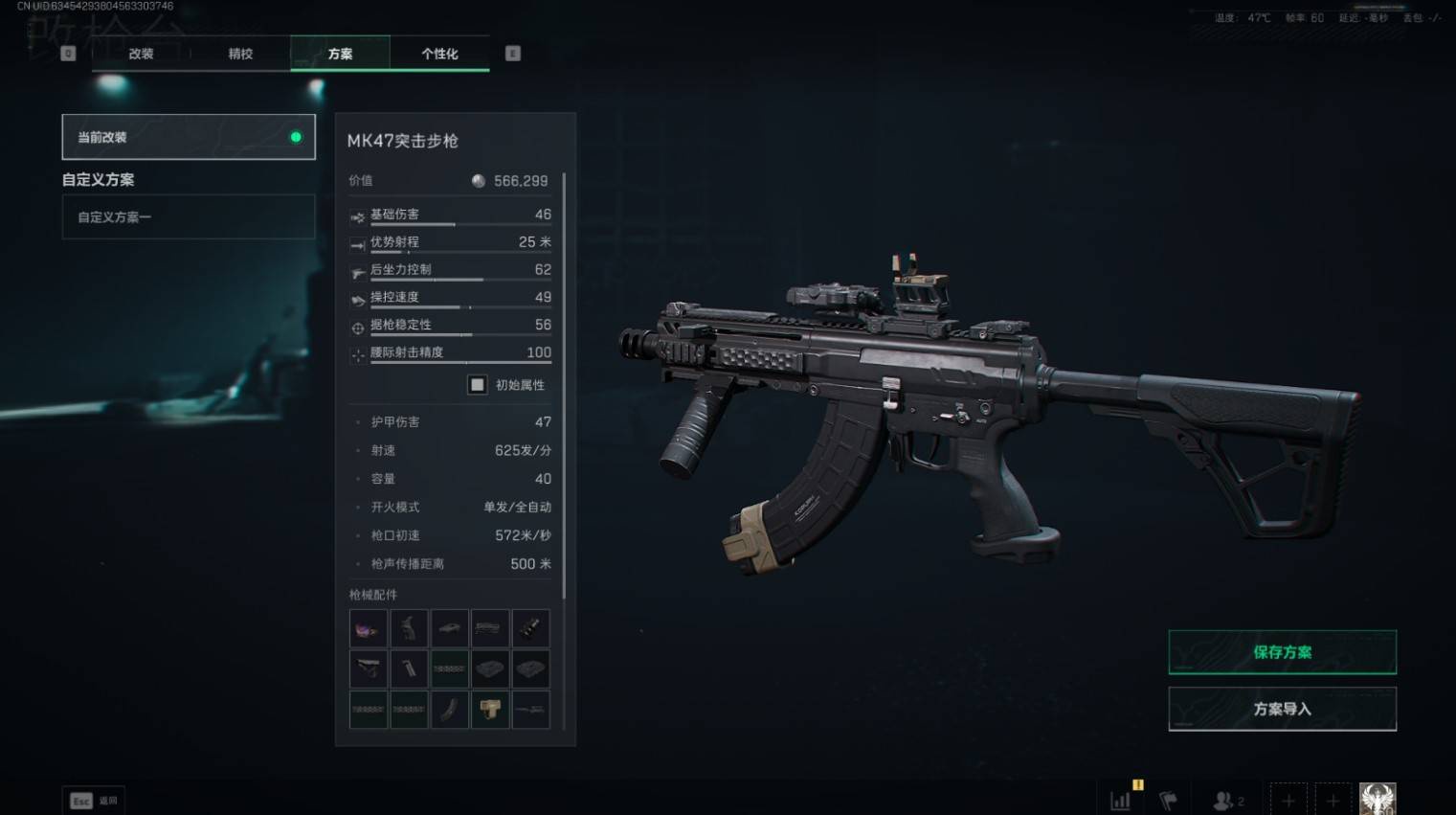Select the 当前改装 loadout entry

(x=189, y=137)
